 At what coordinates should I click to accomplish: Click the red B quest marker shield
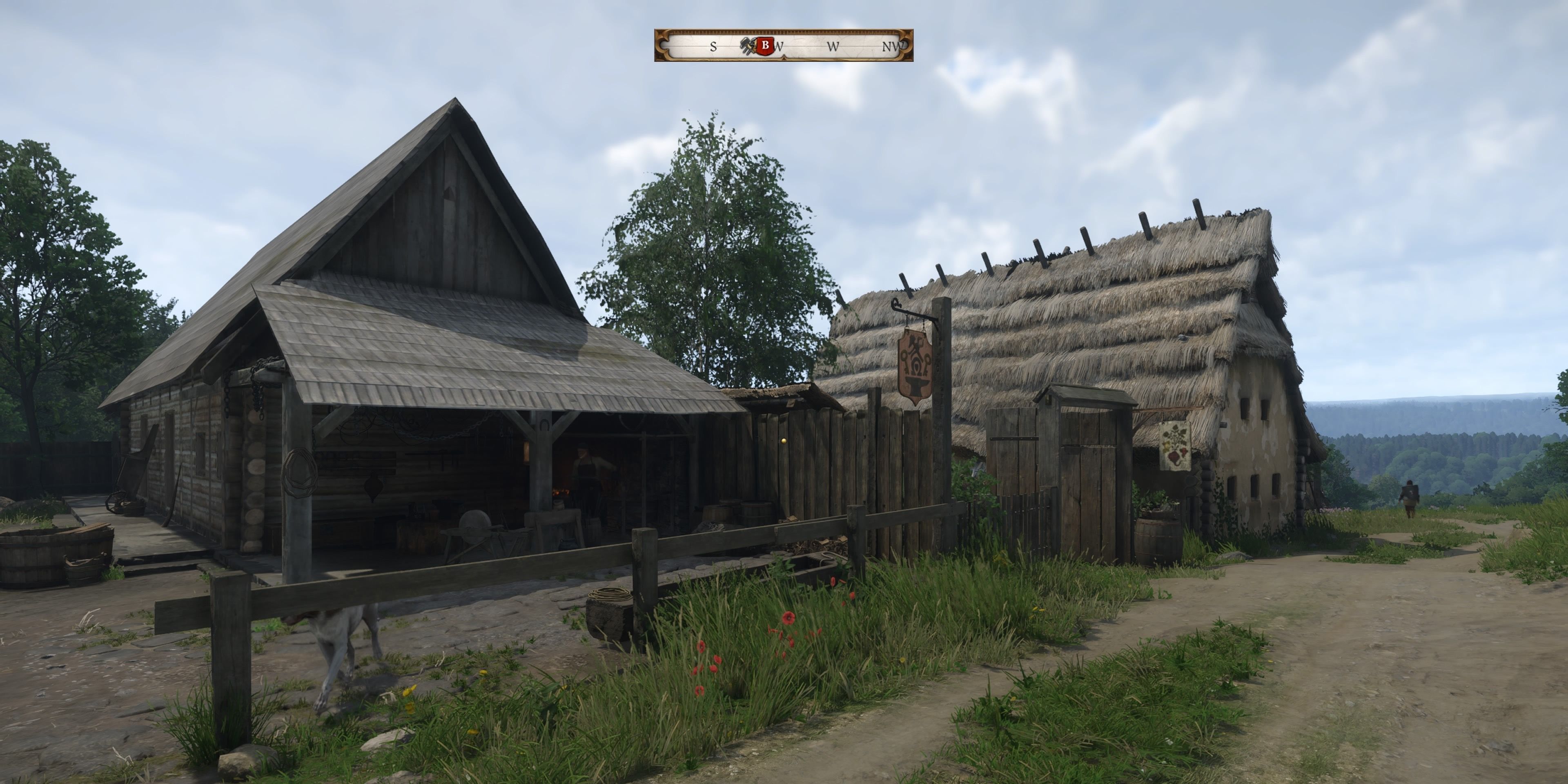(765, 45)
